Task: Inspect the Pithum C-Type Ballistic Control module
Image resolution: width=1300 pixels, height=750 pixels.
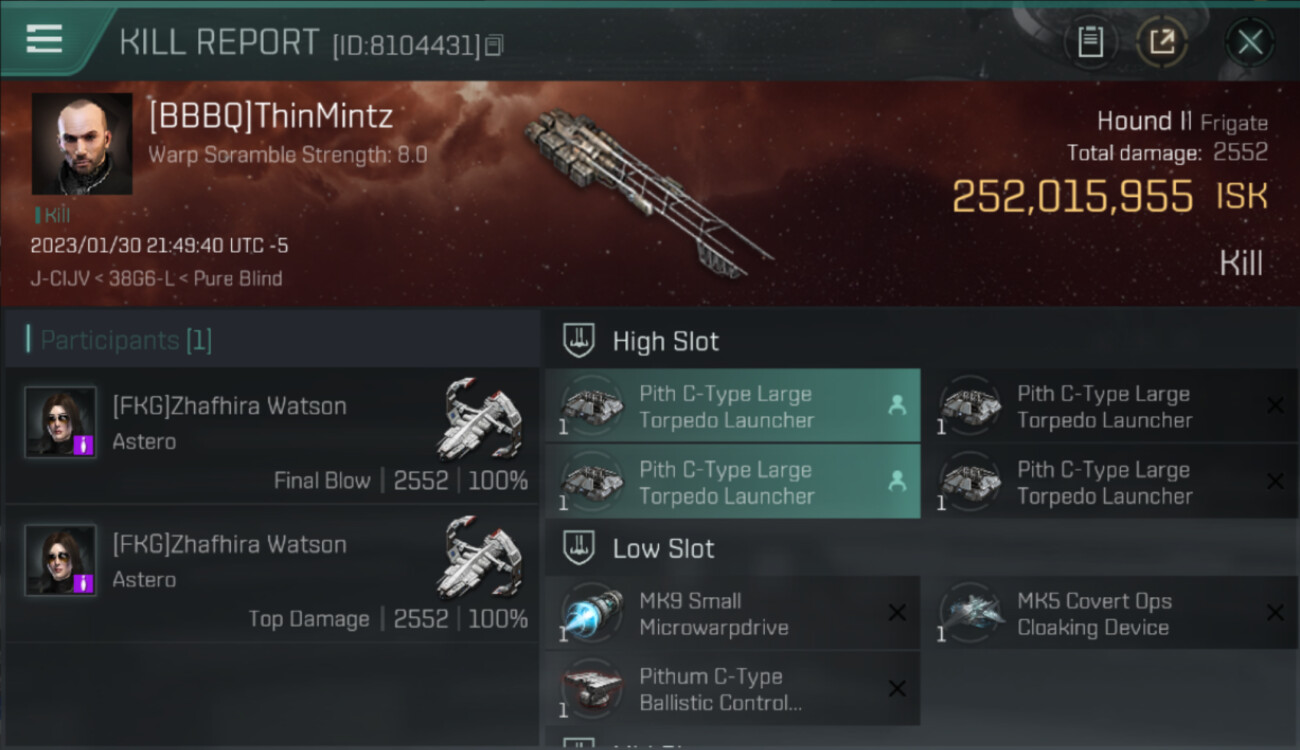Action: point(732,689)
